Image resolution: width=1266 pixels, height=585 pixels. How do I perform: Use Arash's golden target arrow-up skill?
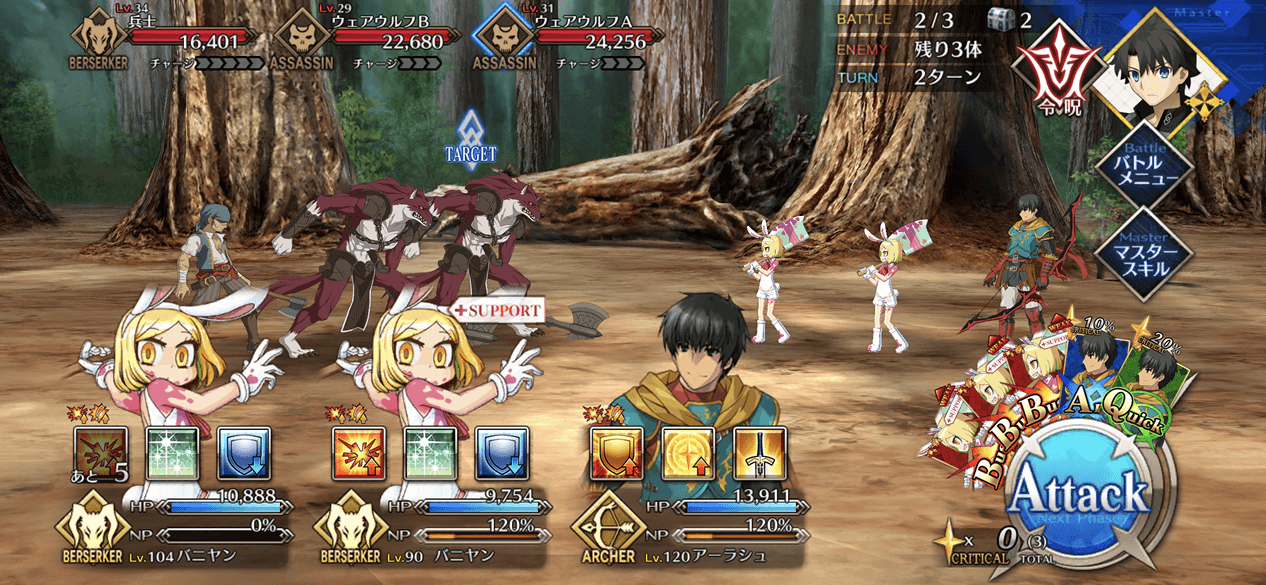[x=688, y=452]
